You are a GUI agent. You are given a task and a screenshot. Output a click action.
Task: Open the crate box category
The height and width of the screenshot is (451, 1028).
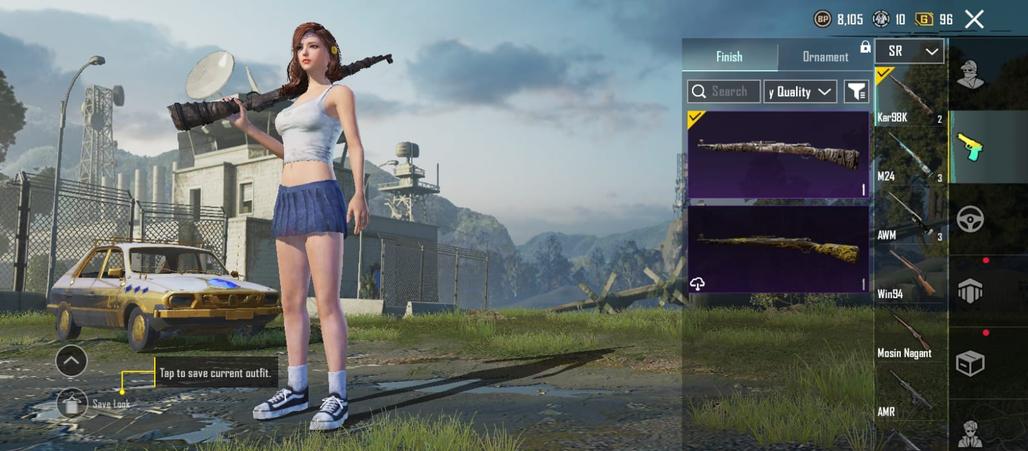[969, 362]
